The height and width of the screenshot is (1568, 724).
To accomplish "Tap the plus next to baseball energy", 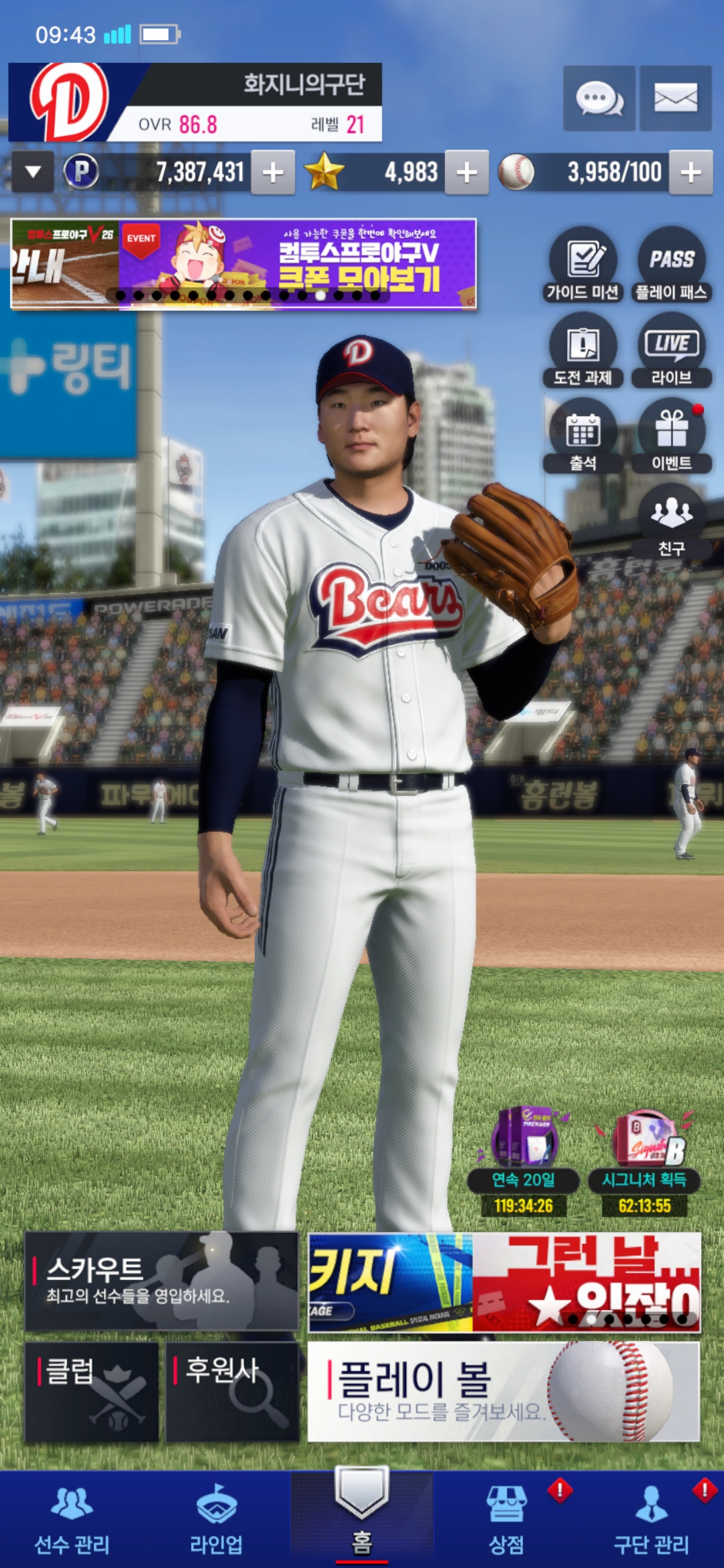I will (x=691, y=173).
